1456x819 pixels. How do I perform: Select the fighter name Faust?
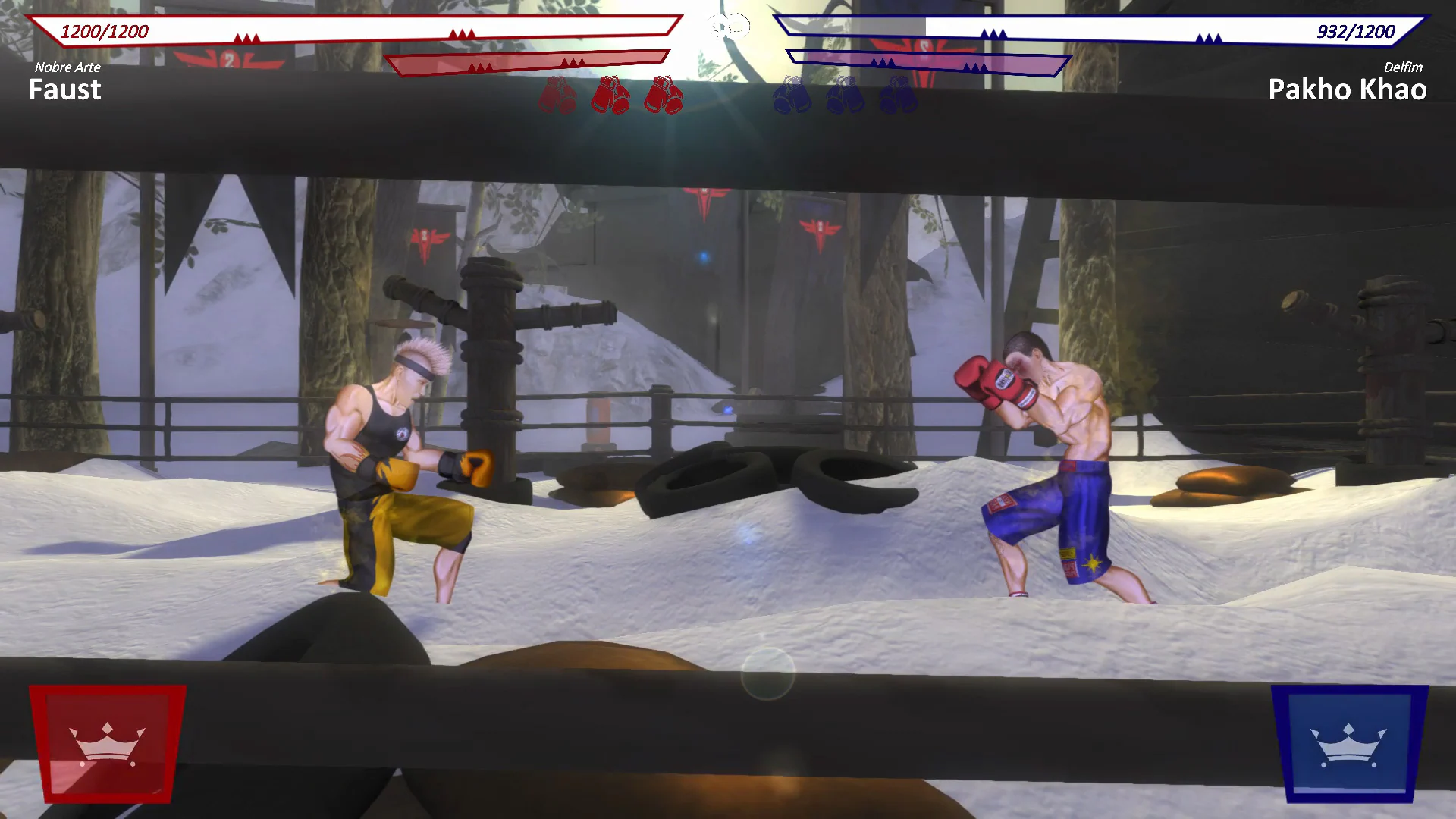tap(64, 89)
